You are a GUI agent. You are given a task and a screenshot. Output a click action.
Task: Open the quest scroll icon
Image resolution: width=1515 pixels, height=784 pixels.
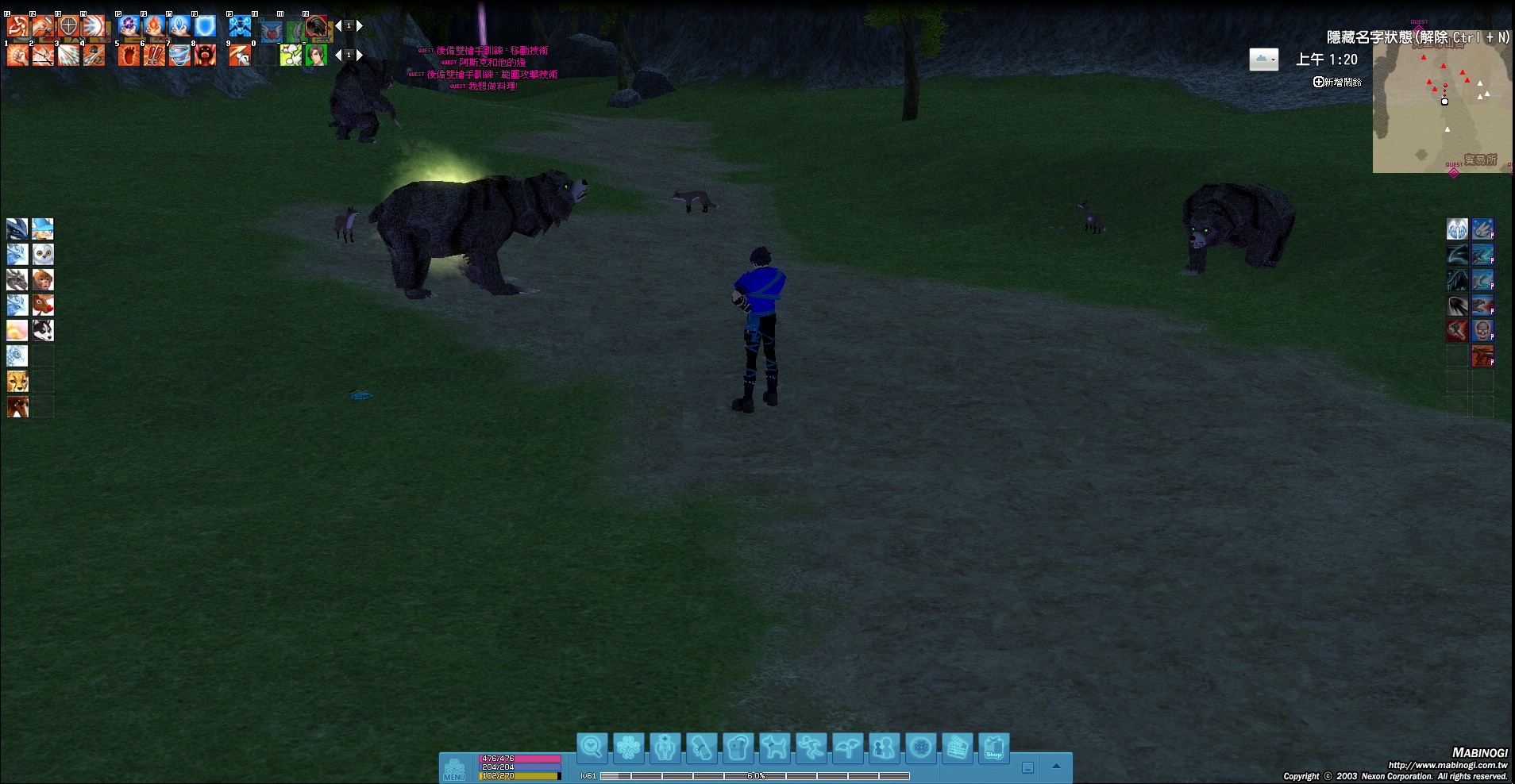click(701, 747)
